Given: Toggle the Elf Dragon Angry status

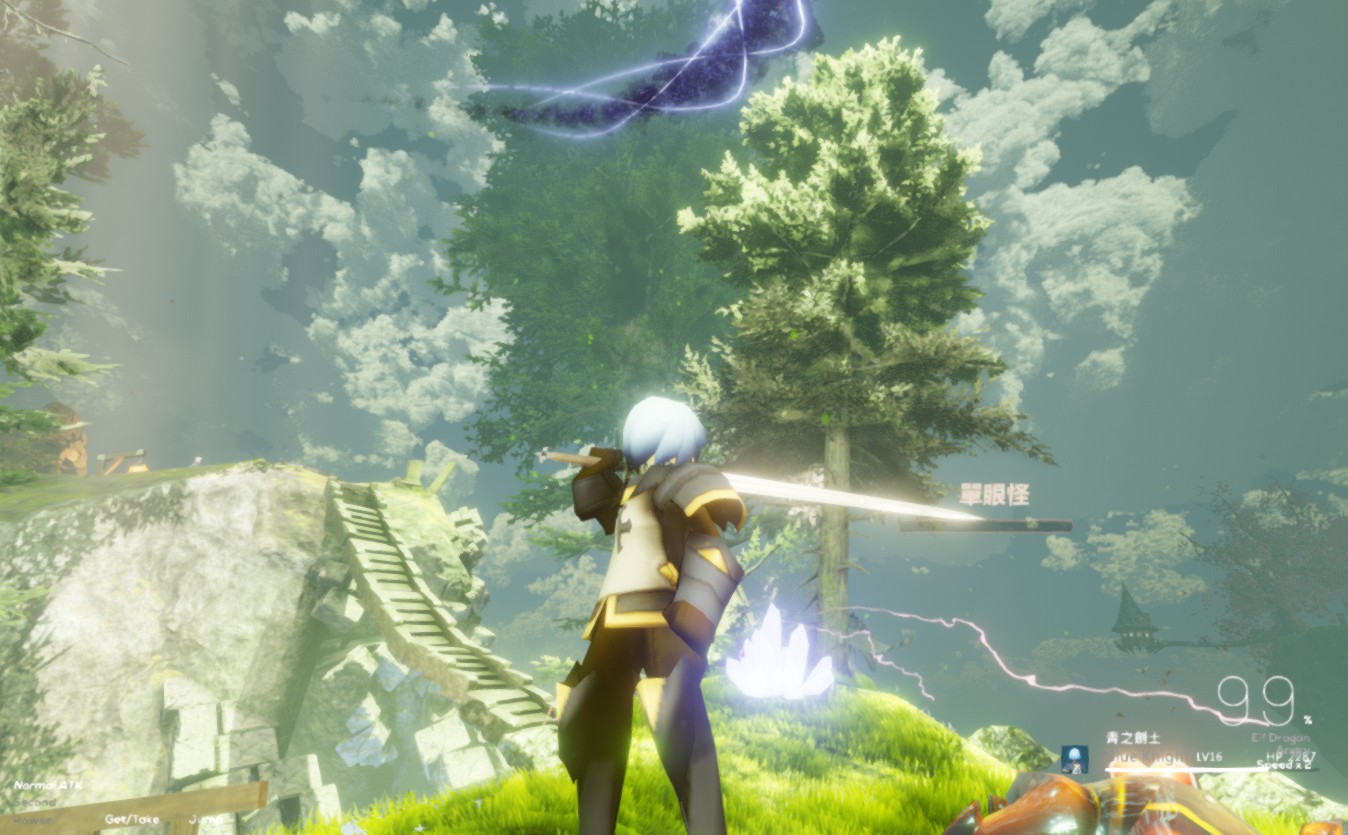Looking at the screenshot, I should coord(1292,750).
